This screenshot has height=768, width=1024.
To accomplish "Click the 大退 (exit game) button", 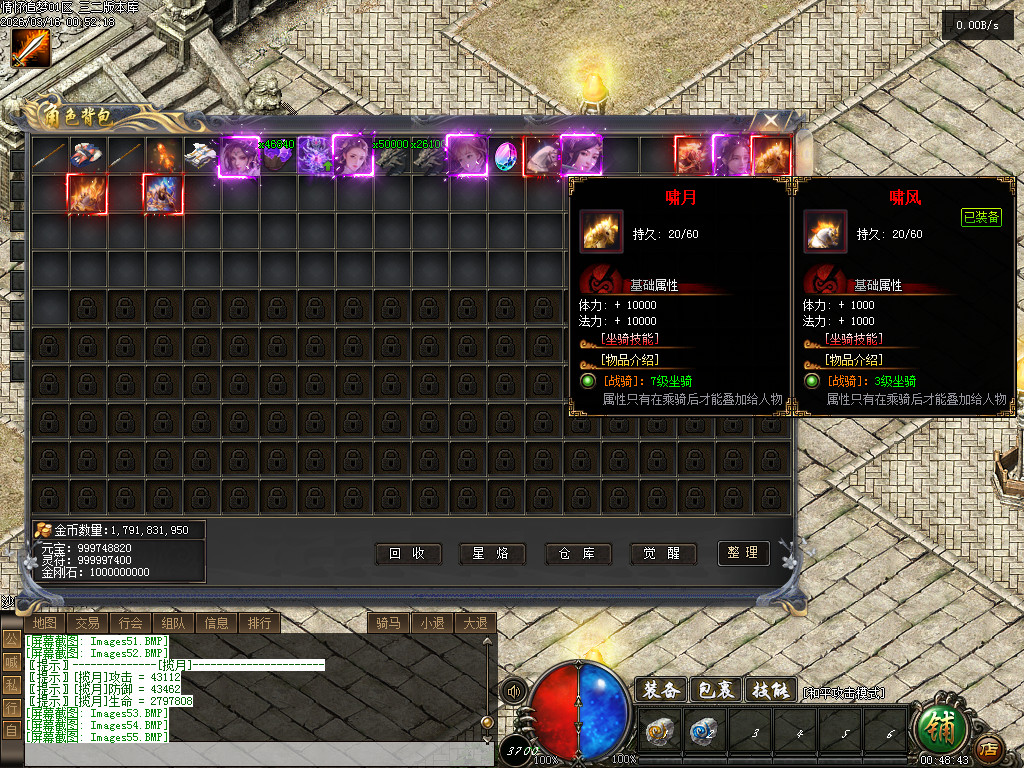I will click(475, 623).
